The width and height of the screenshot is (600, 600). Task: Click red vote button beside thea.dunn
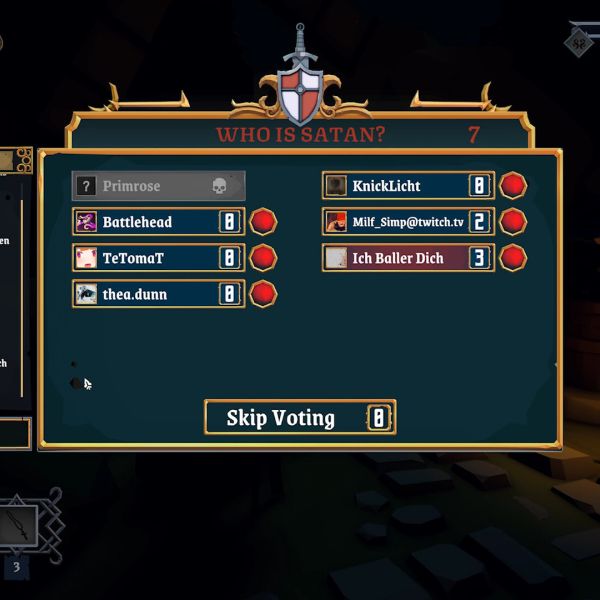point(263,294)
